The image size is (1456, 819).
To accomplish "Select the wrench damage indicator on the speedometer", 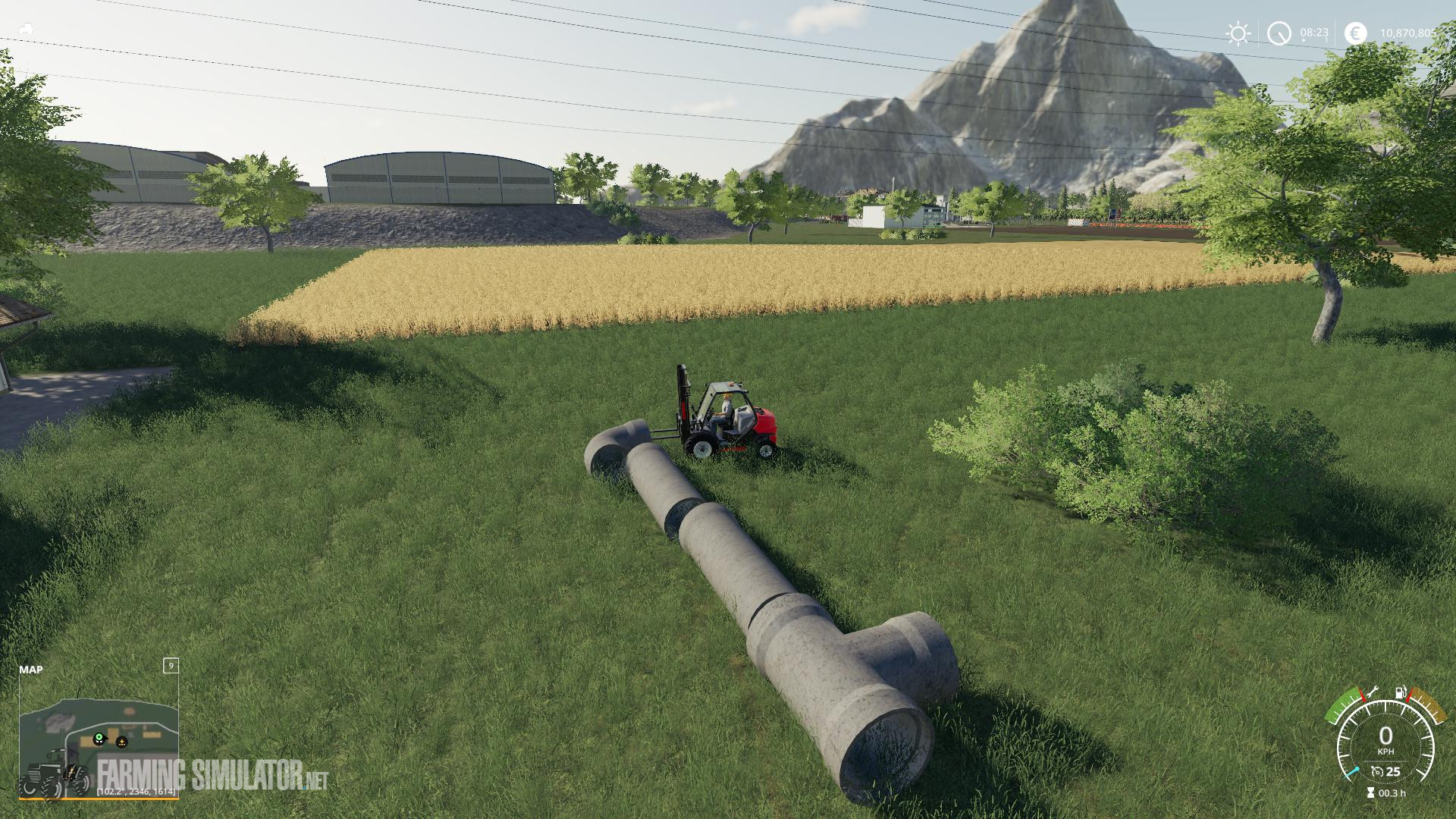I will pyautogui.click(x=1373, y=692).
